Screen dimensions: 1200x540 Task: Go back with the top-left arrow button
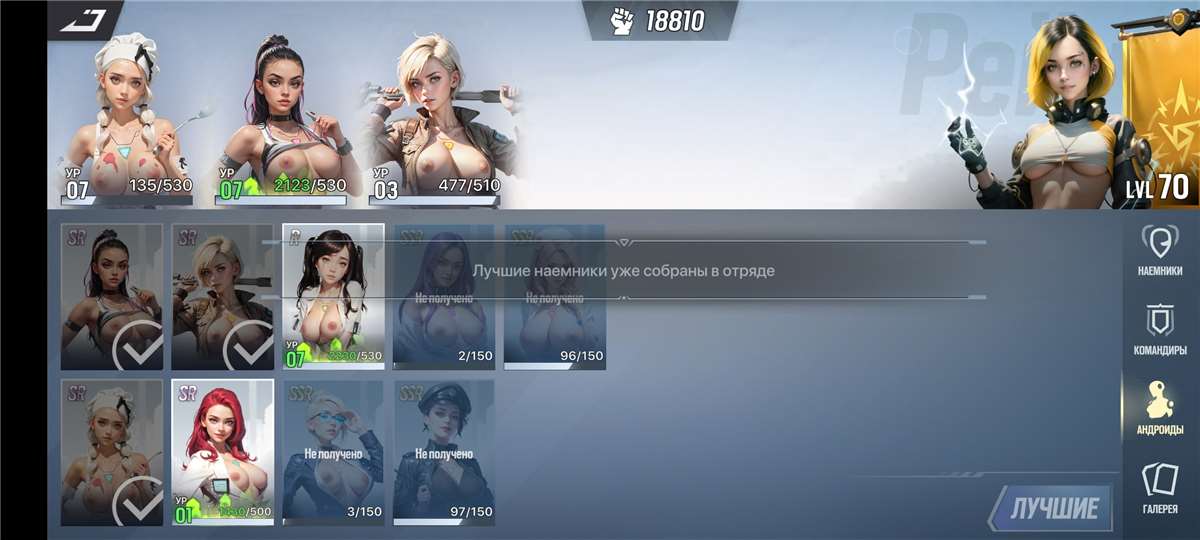pyautogui.click(x=83, y=19)
